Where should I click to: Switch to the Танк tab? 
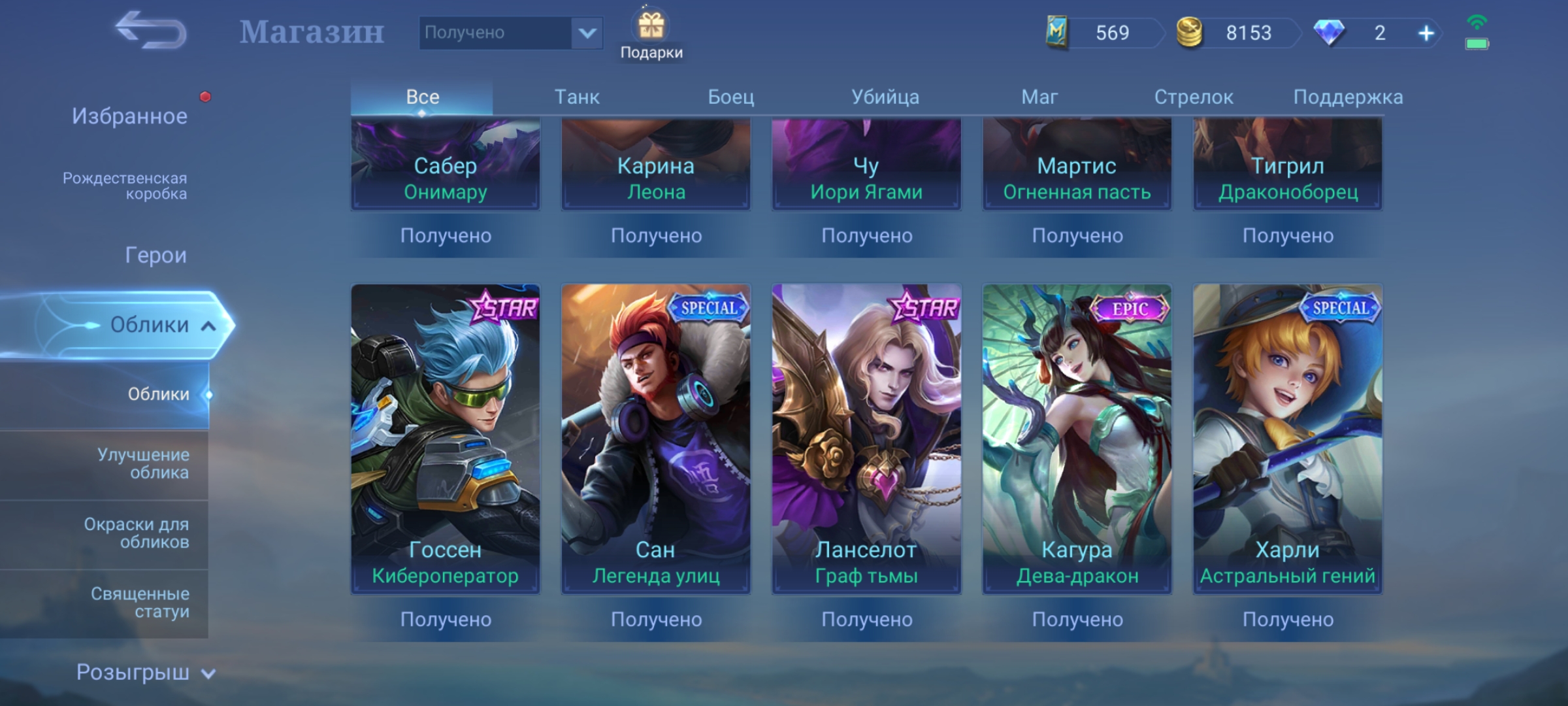pyautogui.click(x=576, y=97)
